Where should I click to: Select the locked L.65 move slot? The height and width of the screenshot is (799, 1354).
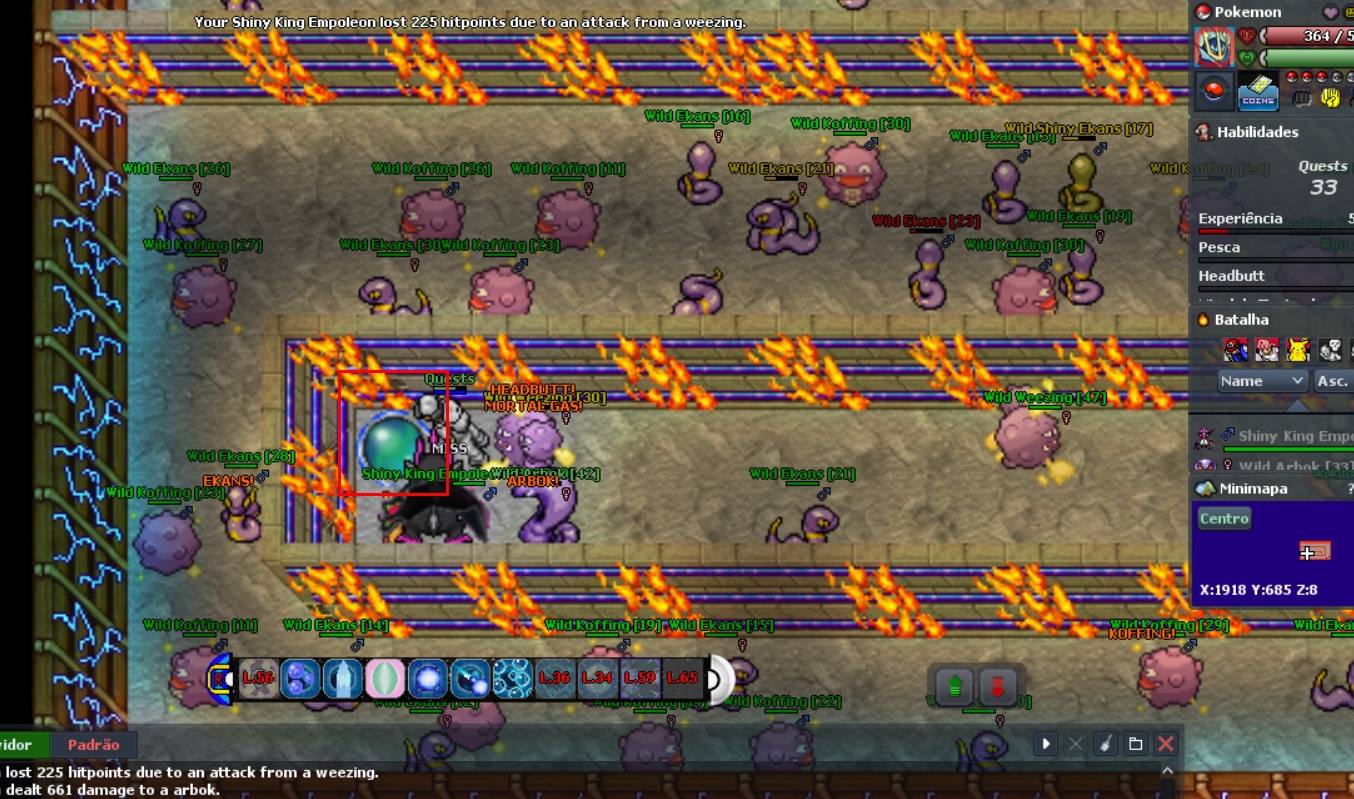click(x=682, y=678)
